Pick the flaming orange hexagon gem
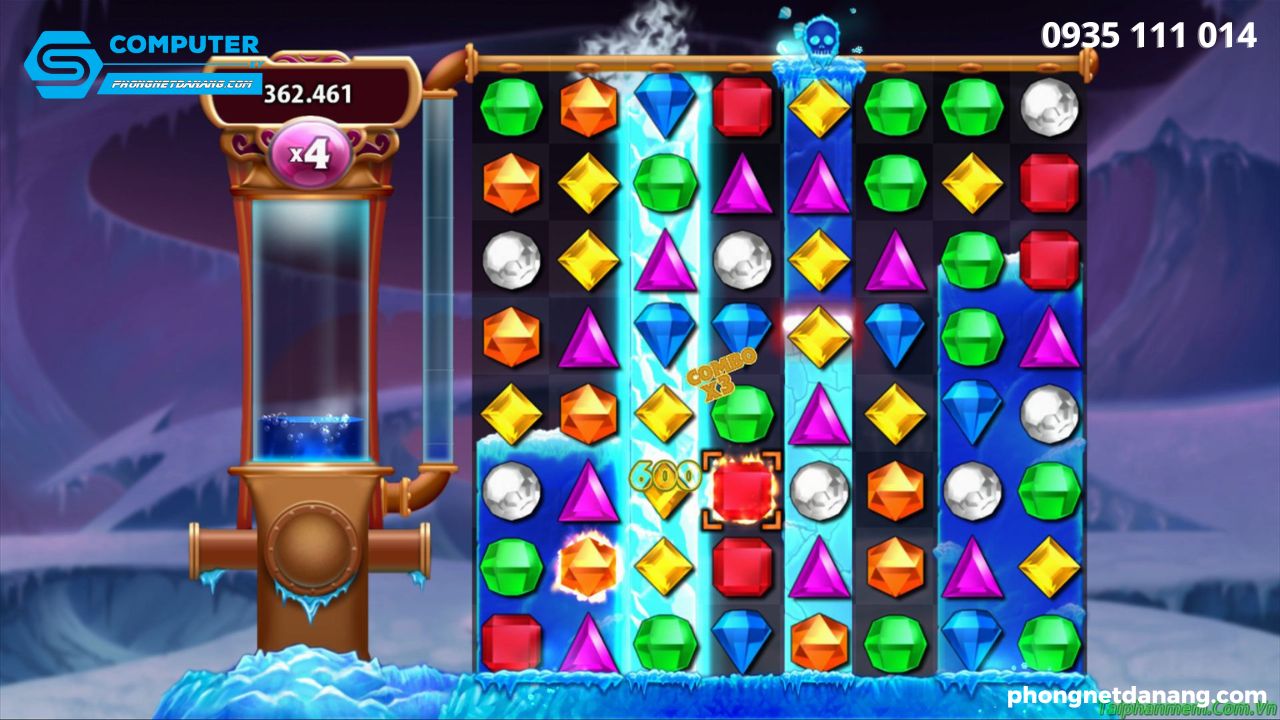Viewport: 1280px width, 720px height. (x=588, y=566)
